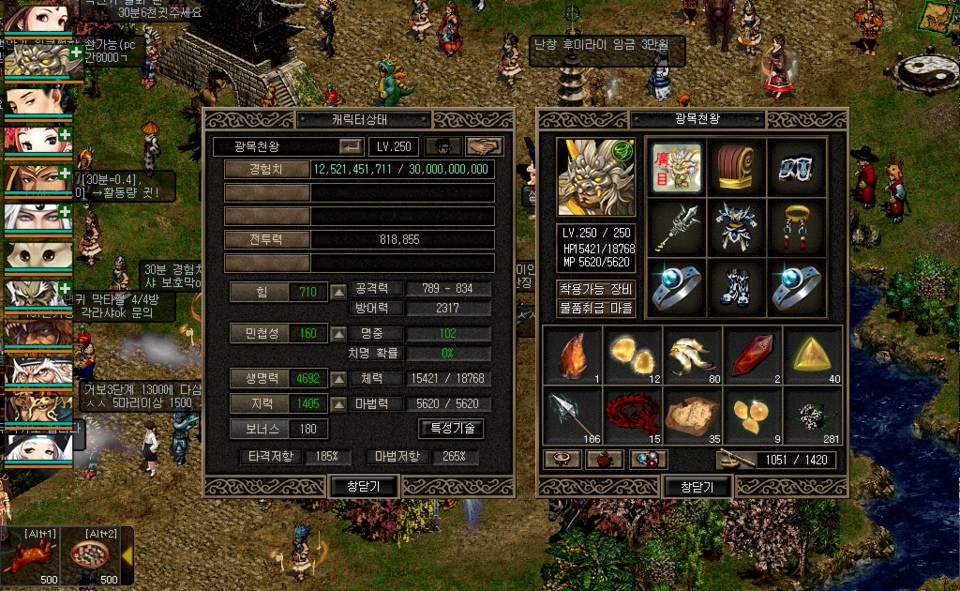Select the yellow triangle gem stack
Screen dimensions: 960x591
812,354
